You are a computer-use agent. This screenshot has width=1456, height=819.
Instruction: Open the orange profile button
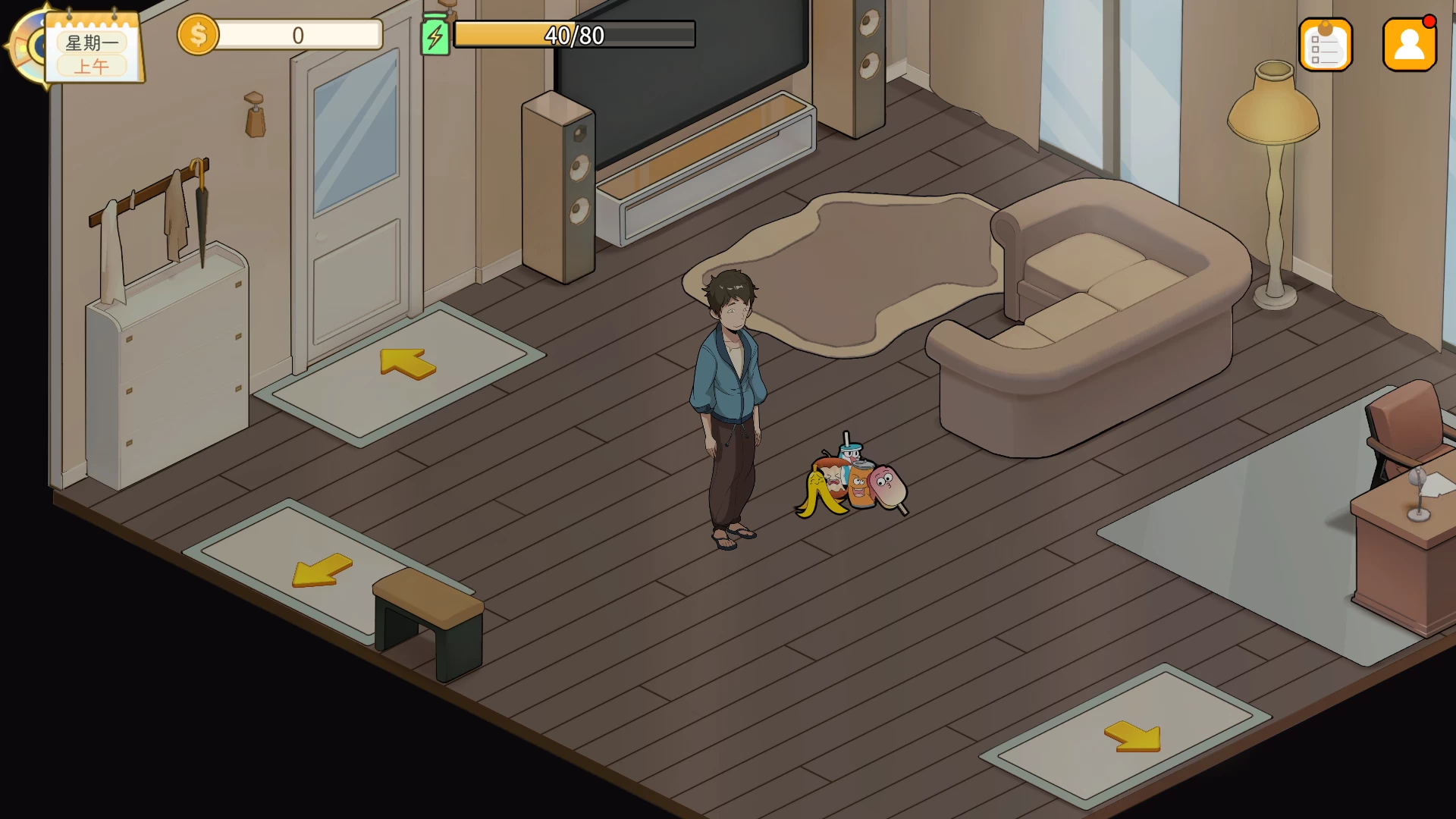point(1409,45)
